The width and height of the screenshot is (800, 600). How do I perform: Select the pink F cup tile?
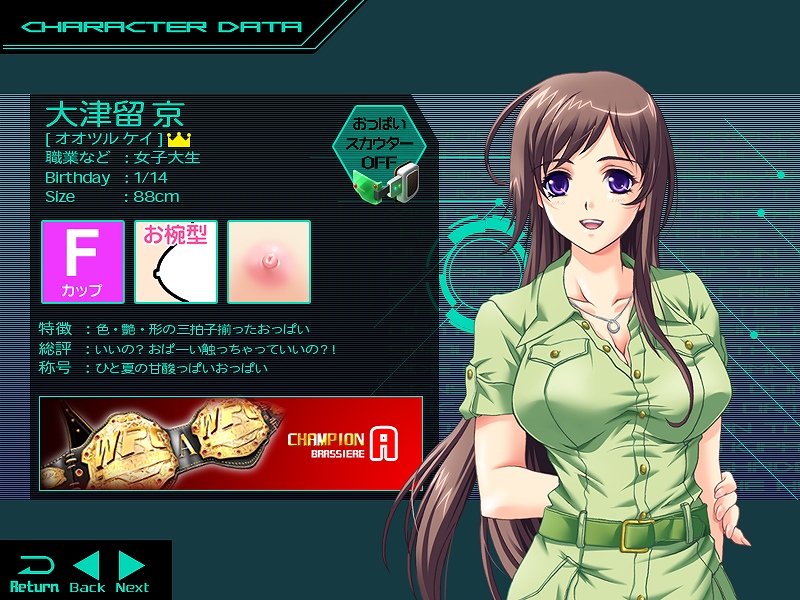83,262
